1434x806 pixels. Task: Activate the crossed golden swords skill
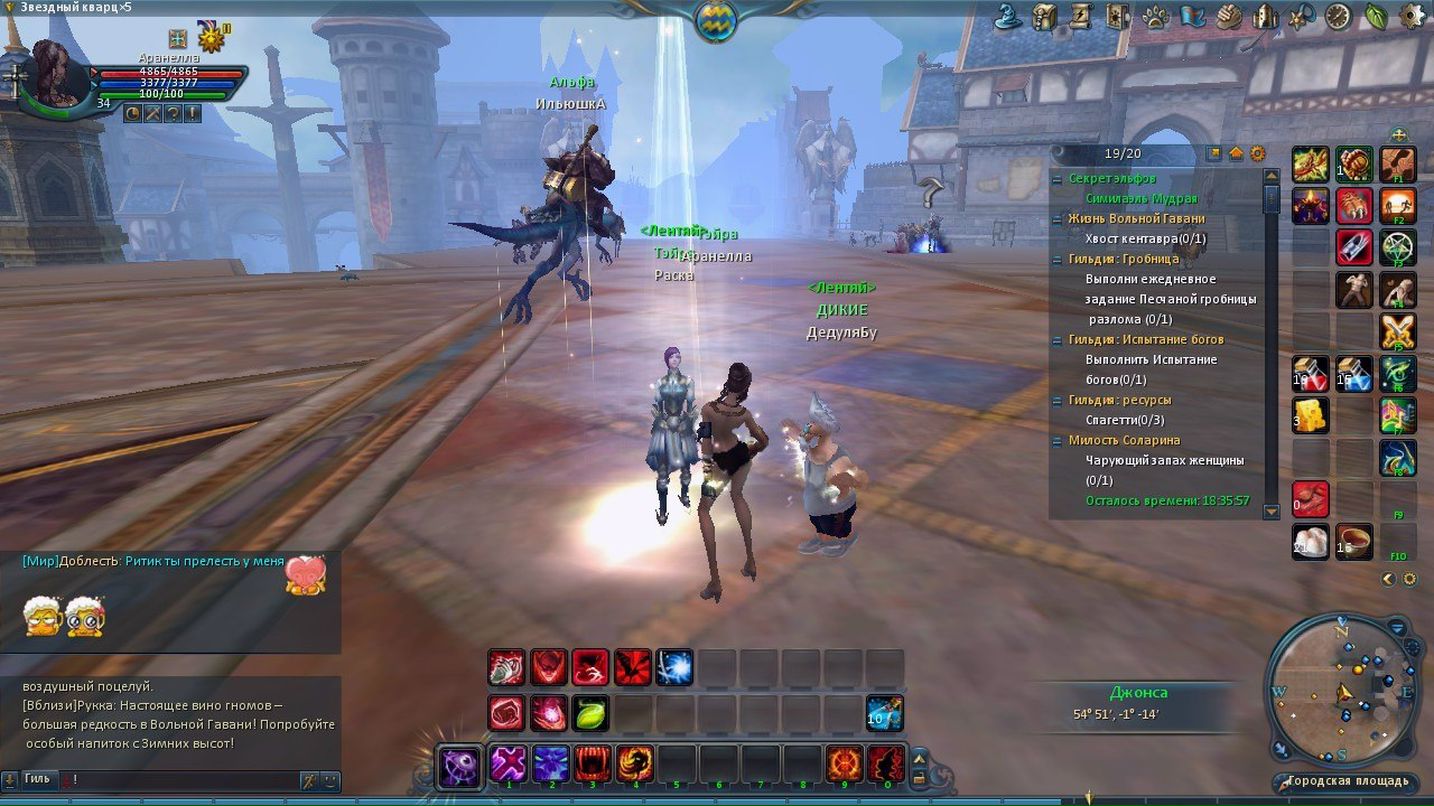tap(1398, 331)
